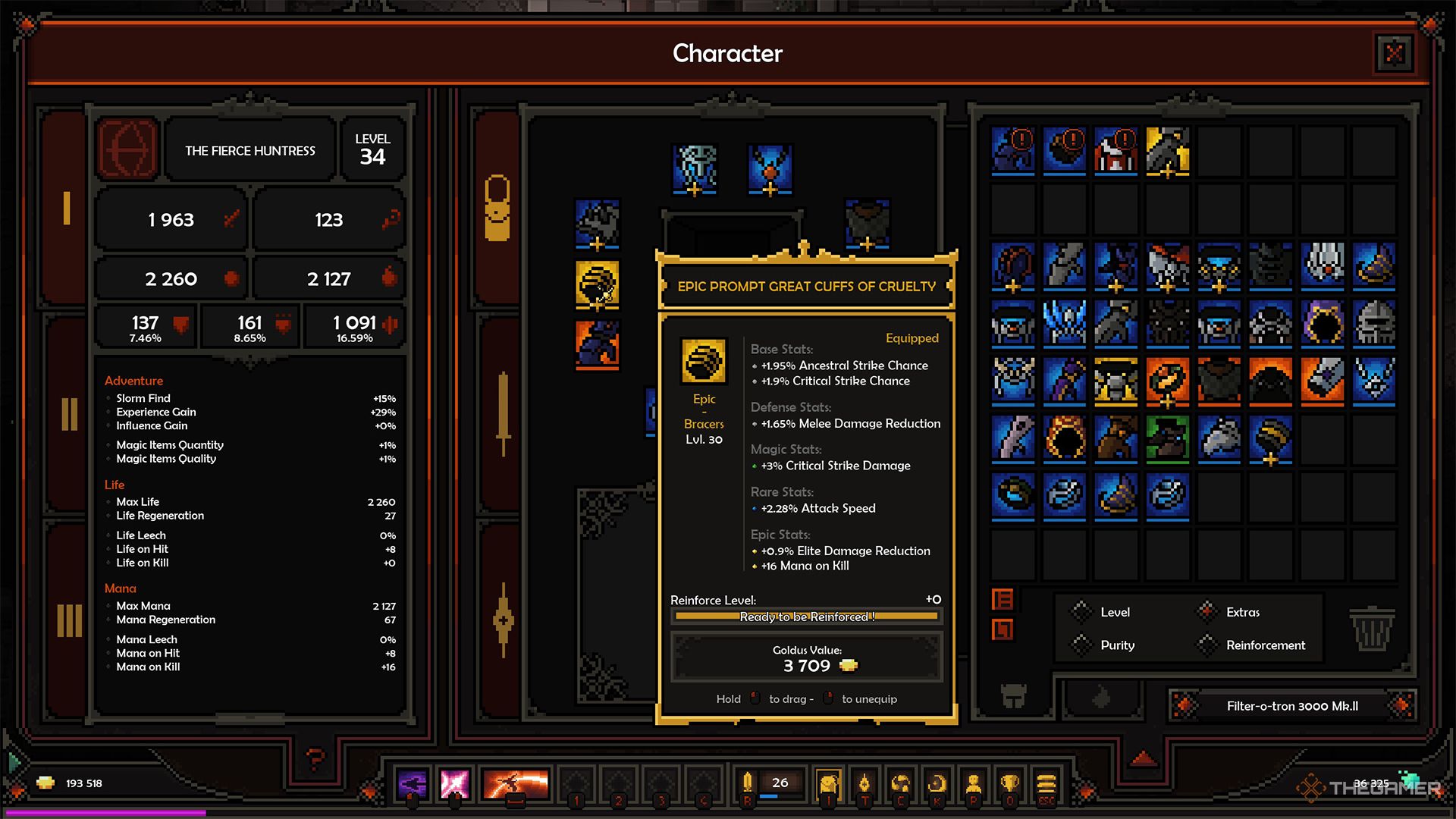
Task: Switch to stats page III tab
Action: click(69, 620)
